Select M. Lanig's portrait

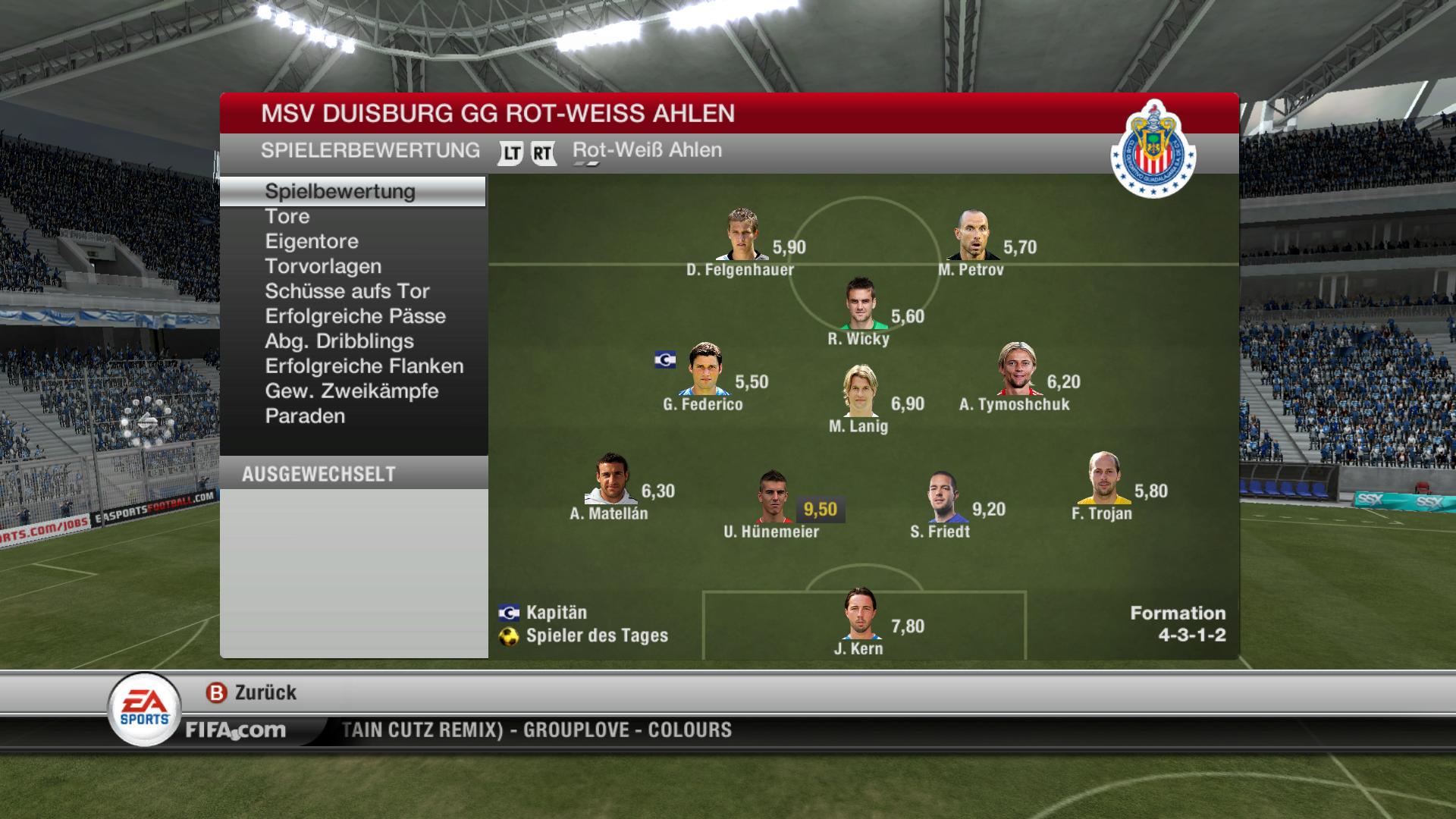(x=860, y=391)
